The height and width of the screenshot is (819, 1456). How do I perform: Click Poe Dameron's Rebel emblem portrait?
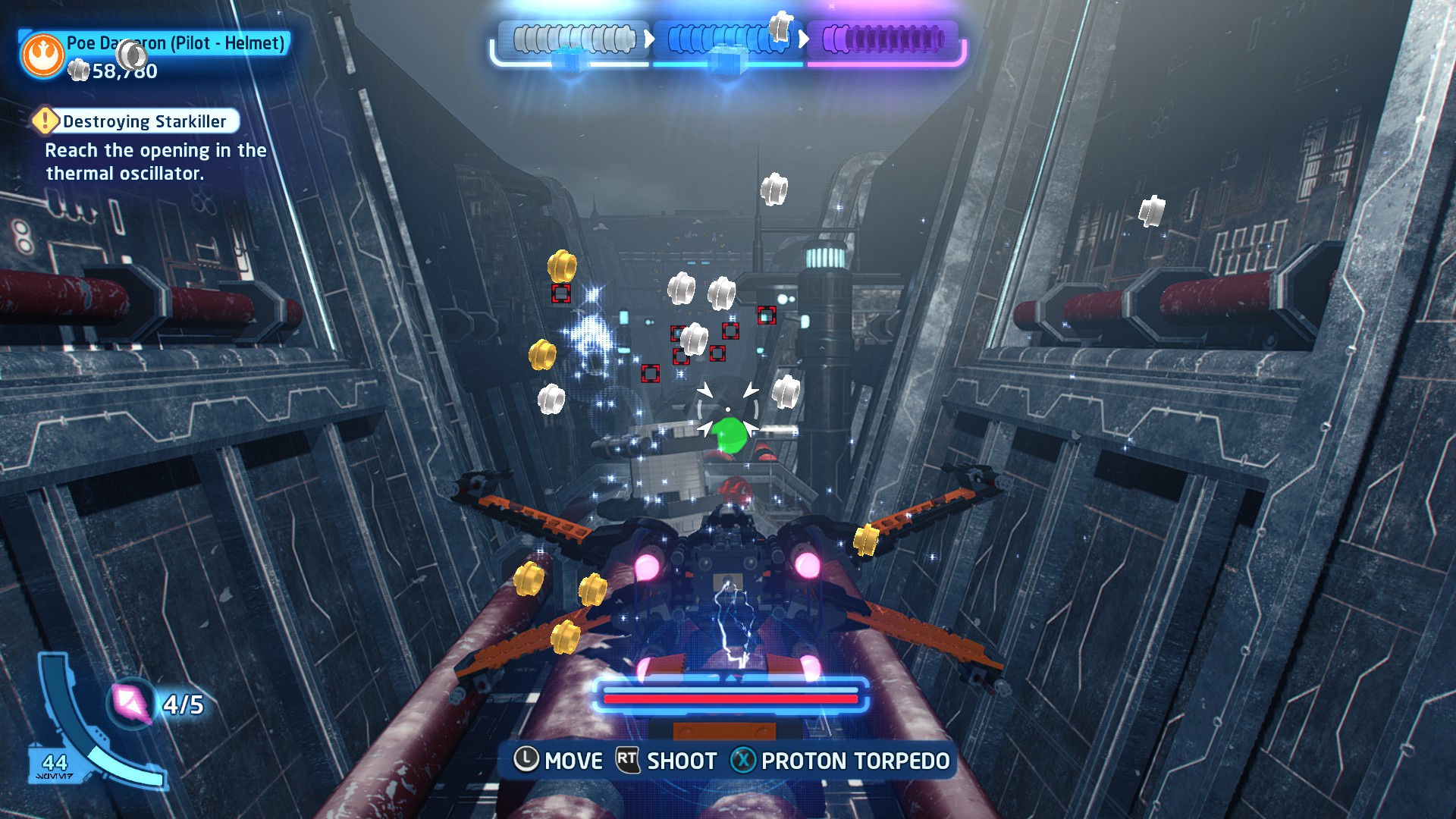click(42, 55)
